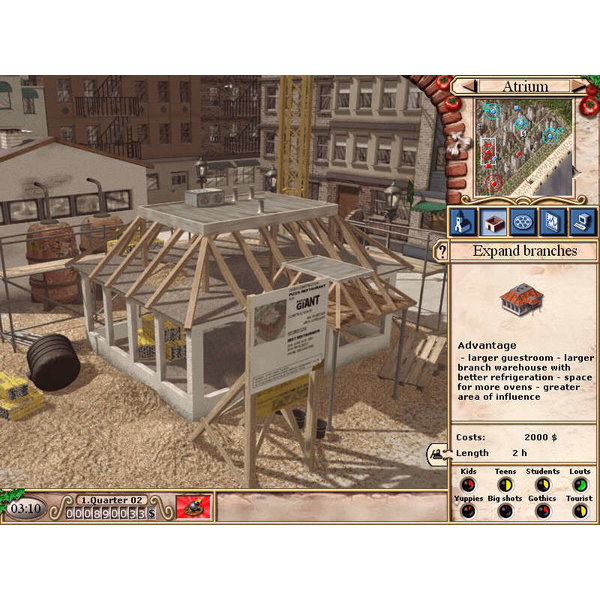
Task: Select the Louts customer group indicator
Action: 579,485
